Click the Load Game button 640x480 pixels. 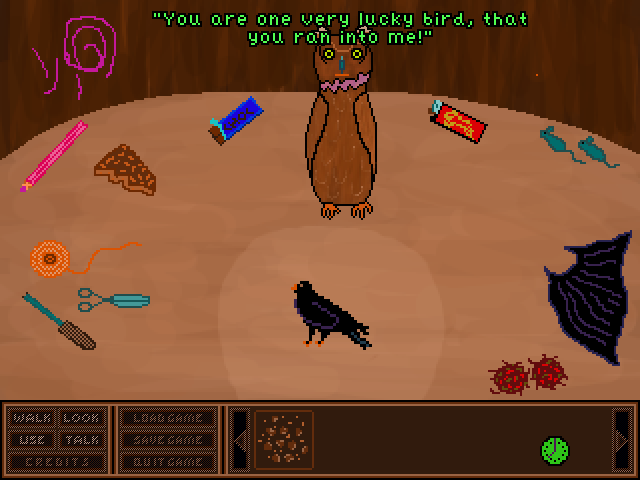tap(169, 418)
